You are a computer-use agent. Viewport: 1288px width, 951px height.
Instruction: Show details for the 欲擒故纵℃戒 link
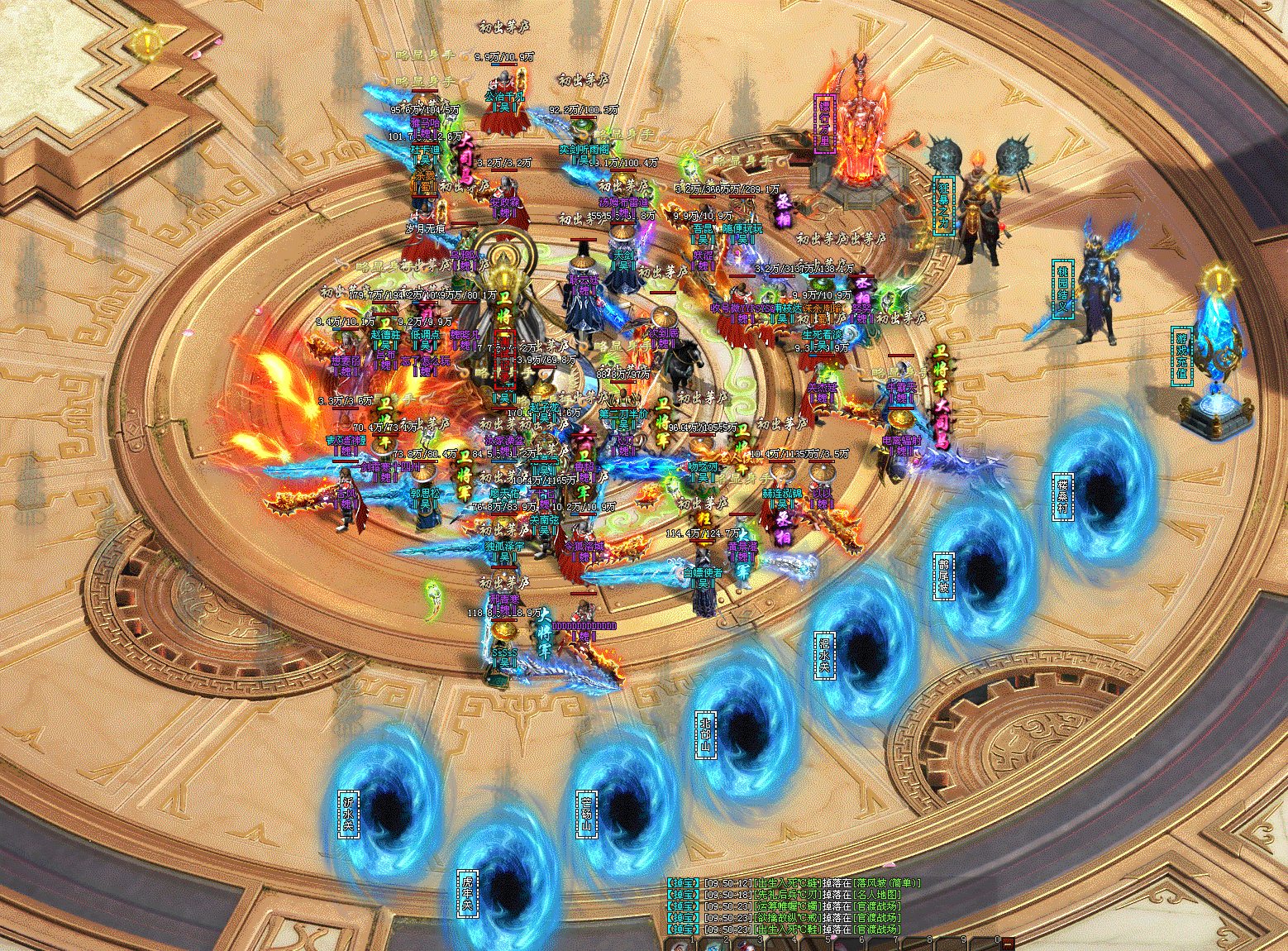tap(789, 918)
